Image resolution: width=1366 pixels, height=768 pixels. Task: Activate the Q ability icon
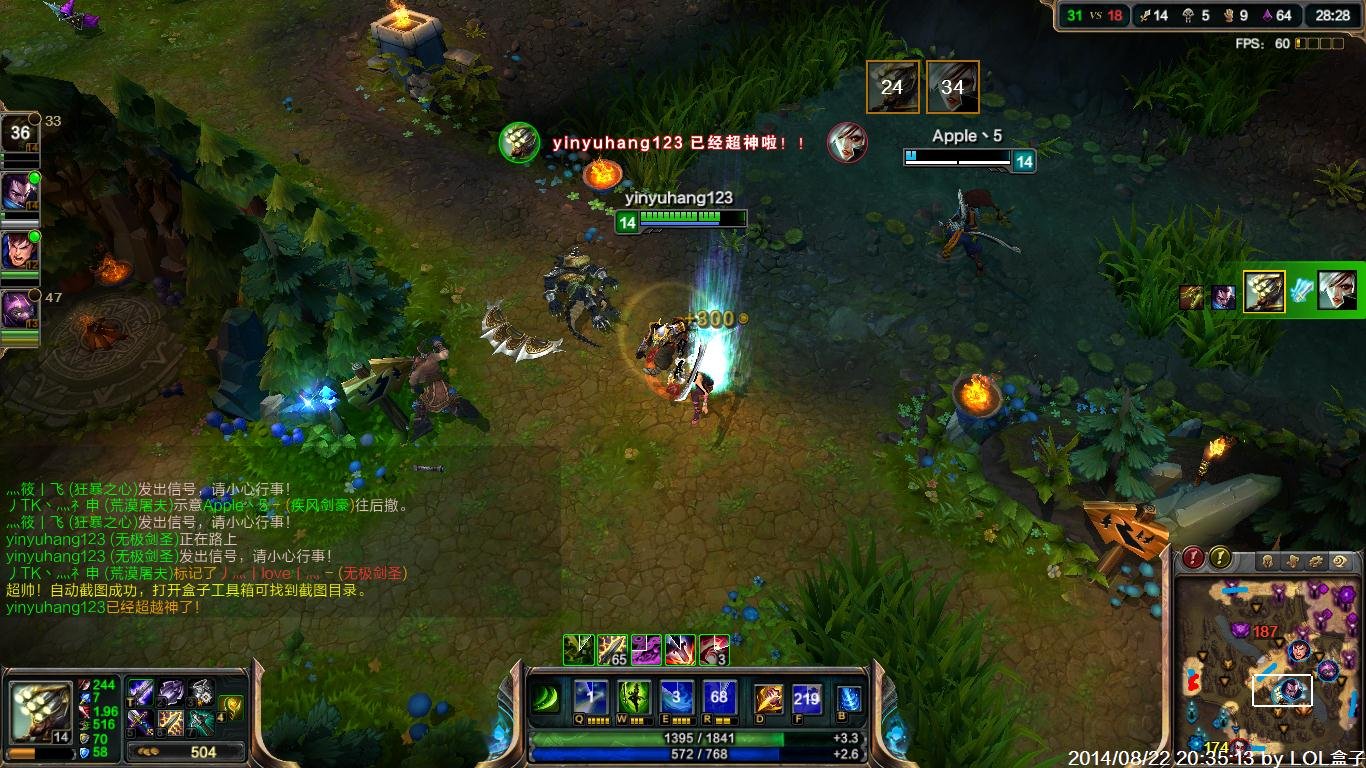pyautogui.click(x=590, y=697)
